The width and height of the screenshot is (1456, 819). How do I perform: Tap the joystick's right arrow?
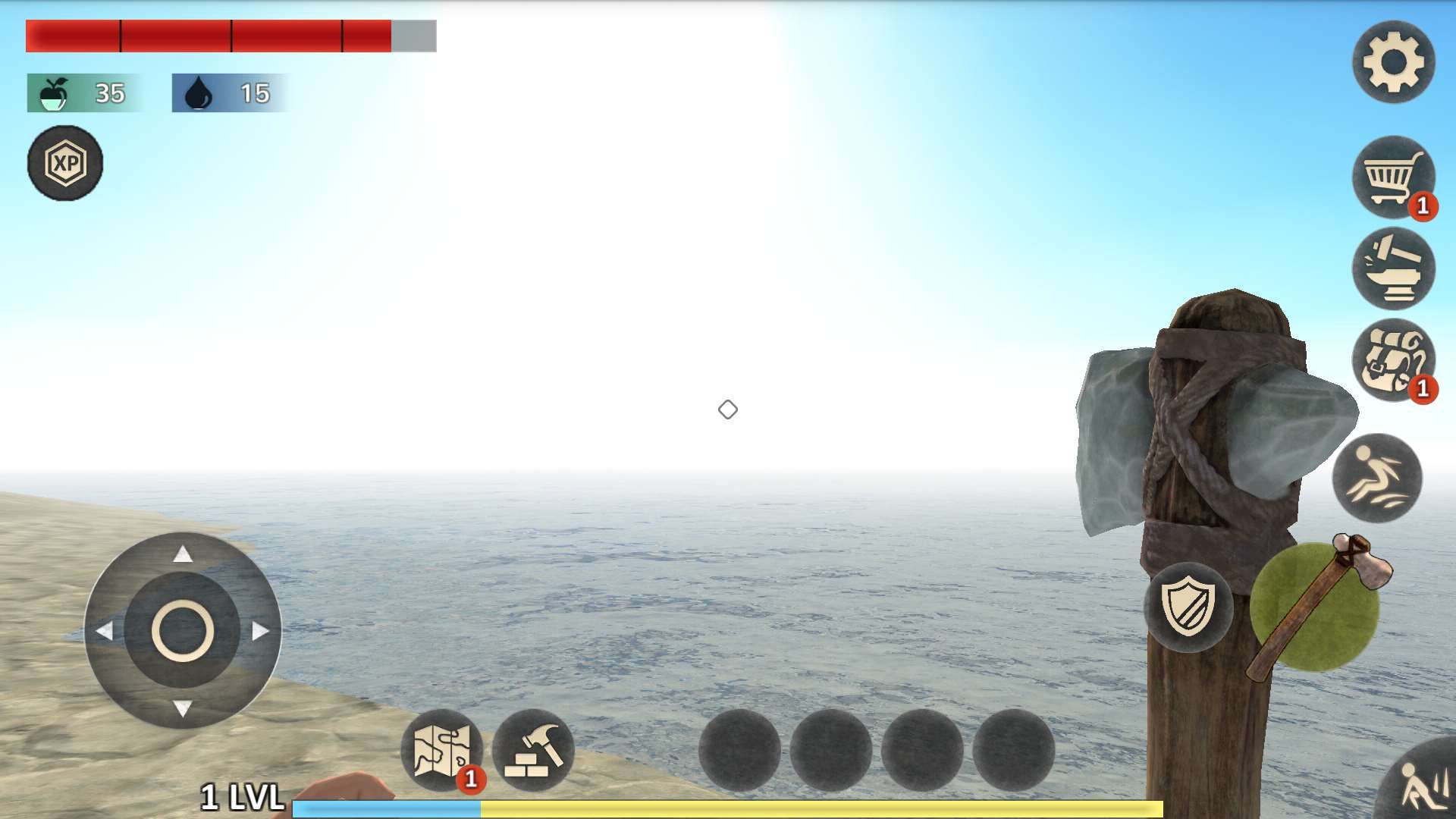[260, 631]
